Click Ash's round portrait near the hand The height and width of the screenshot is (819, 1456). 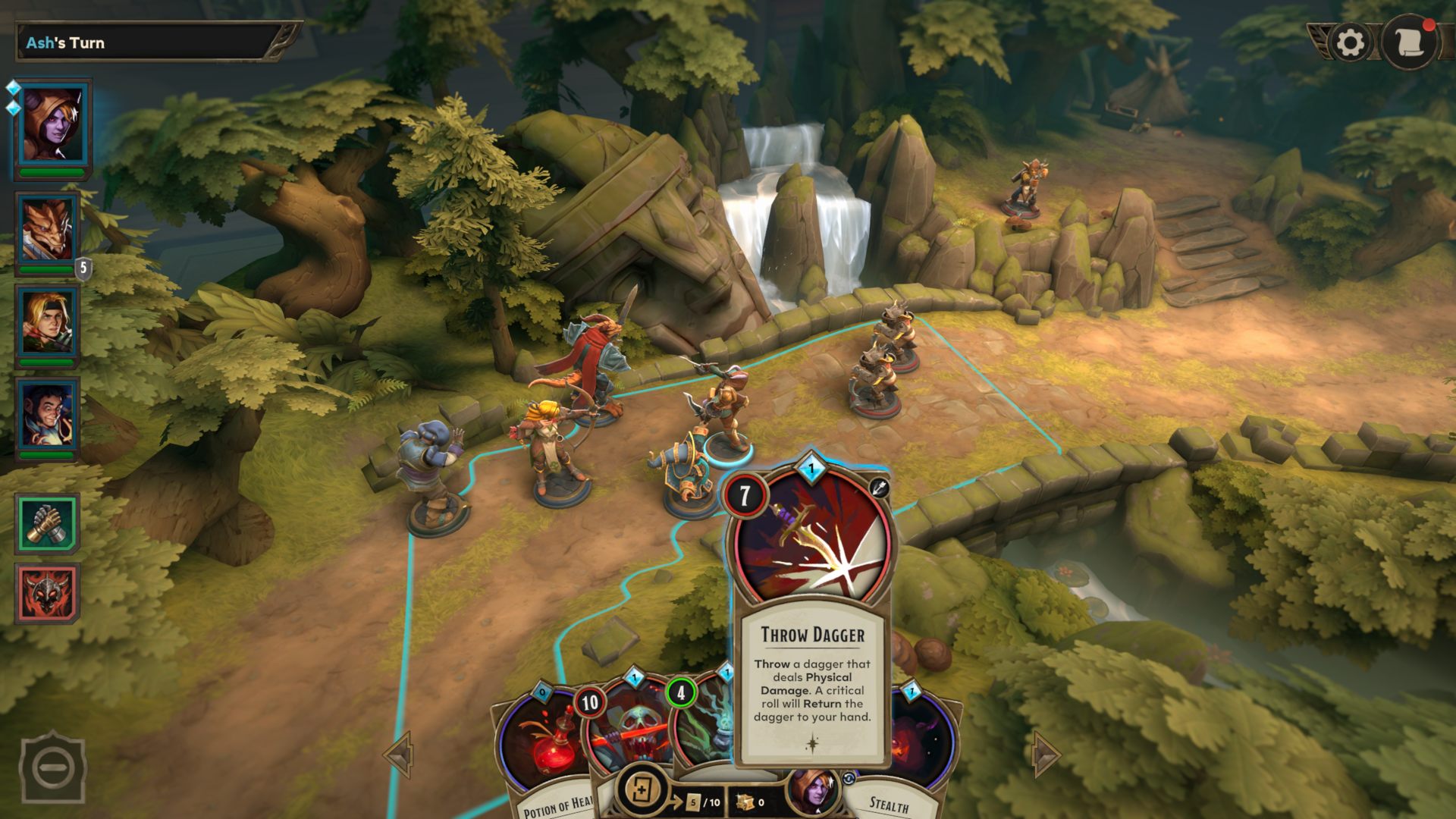[814, 791]
